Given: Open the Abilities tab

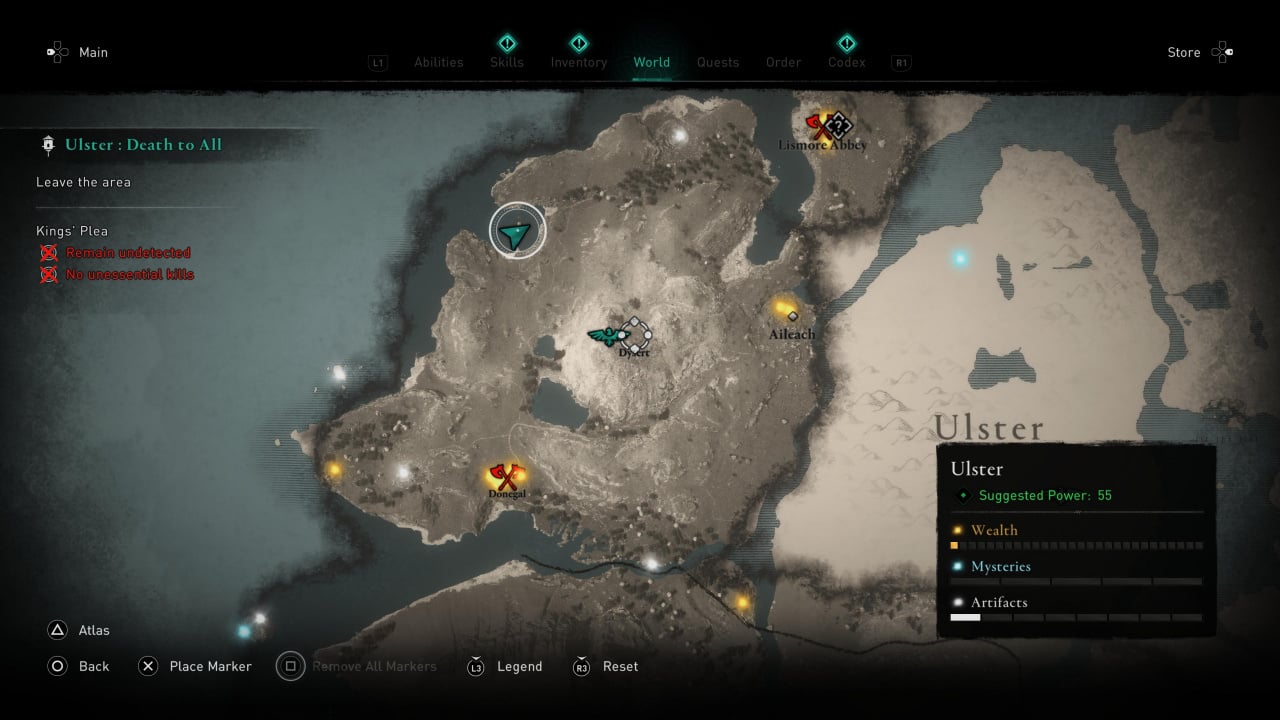Looking at the screenshot, I should (438, 62).
